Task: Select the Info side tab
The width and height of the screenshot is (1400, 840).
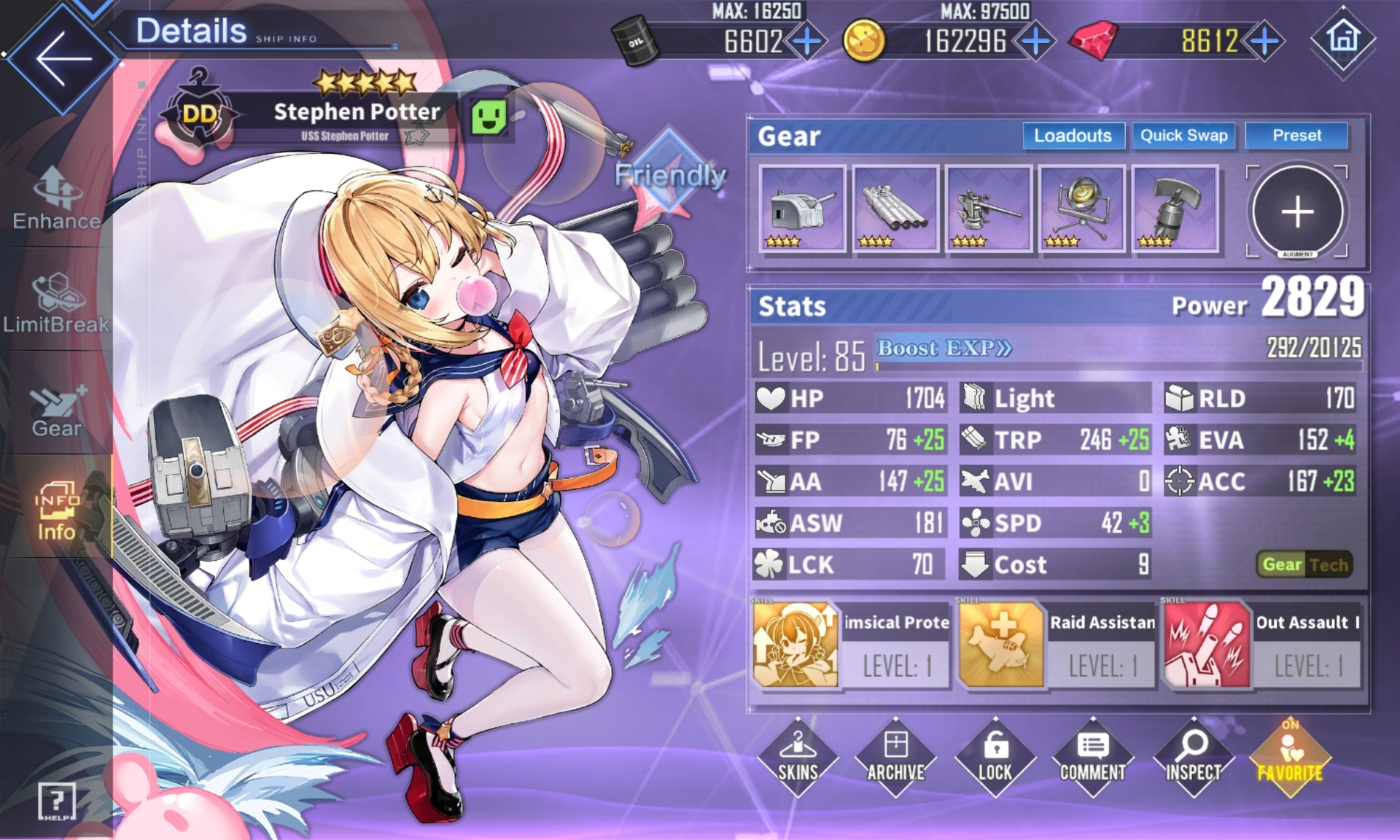Action: (x=56, y=512)
